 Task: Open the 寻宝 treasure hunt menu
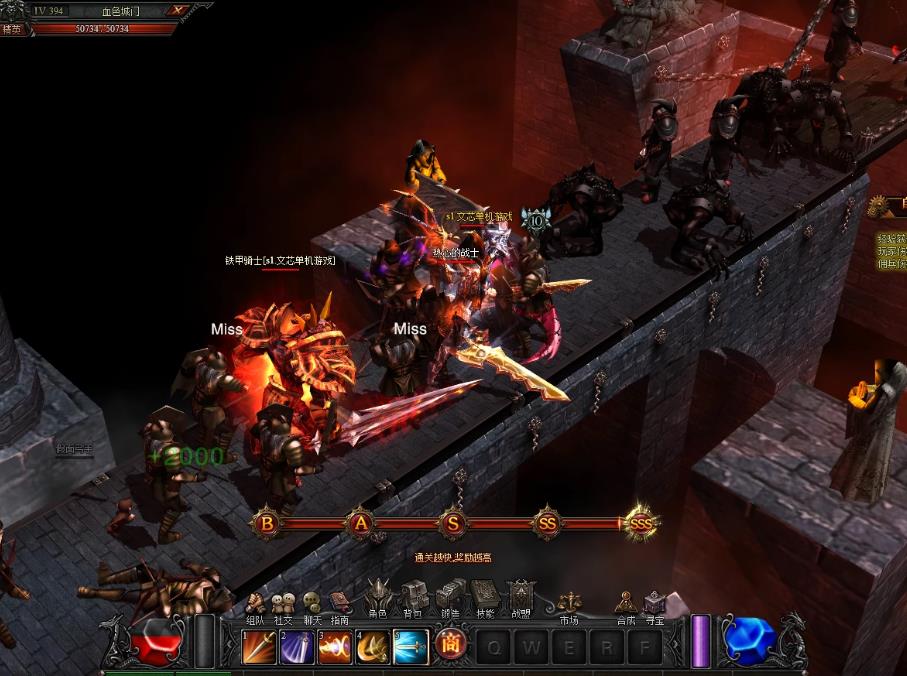[654, 603]
